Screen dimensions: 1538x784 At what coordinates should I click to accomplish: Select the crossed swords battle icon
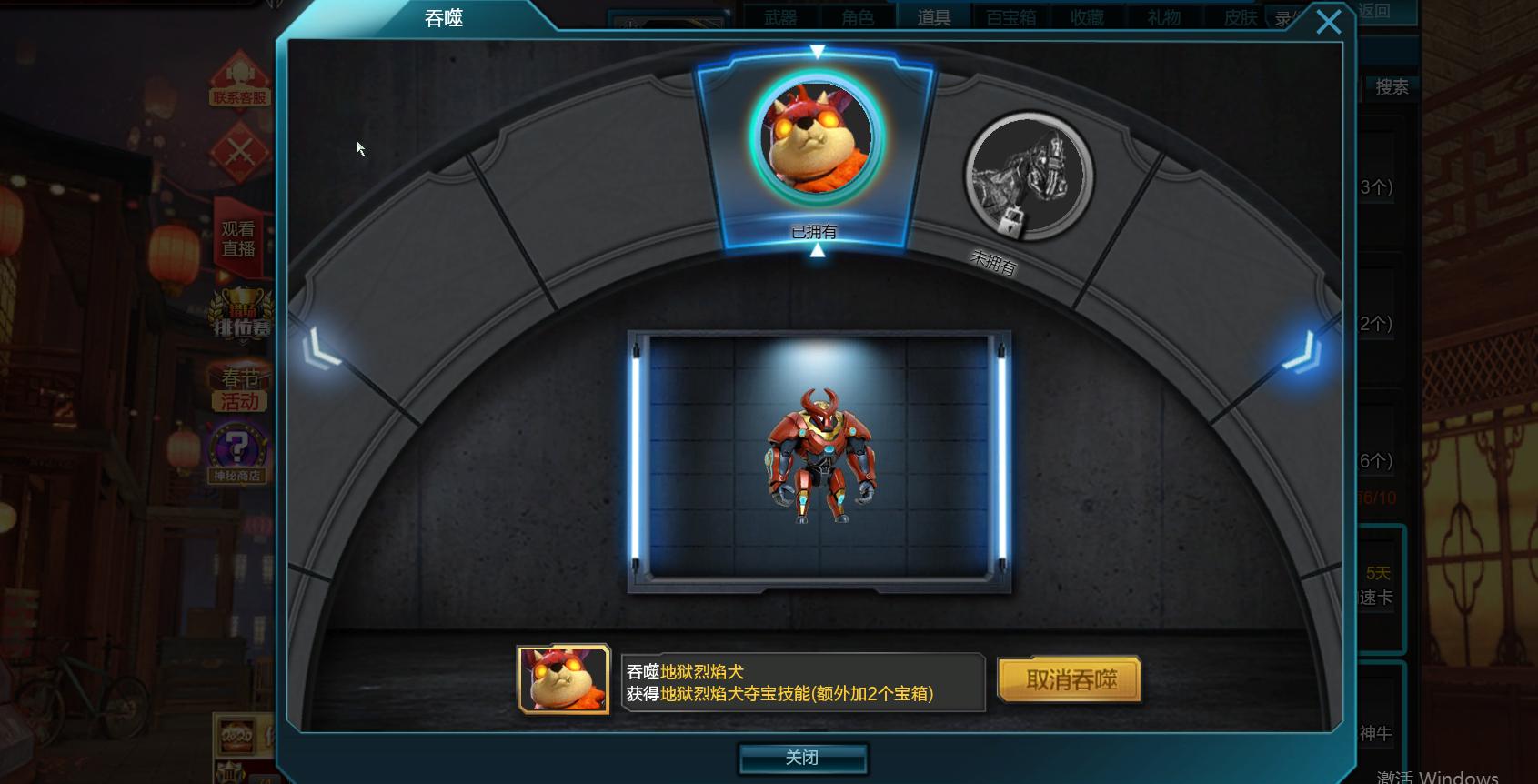coord(239,155)
